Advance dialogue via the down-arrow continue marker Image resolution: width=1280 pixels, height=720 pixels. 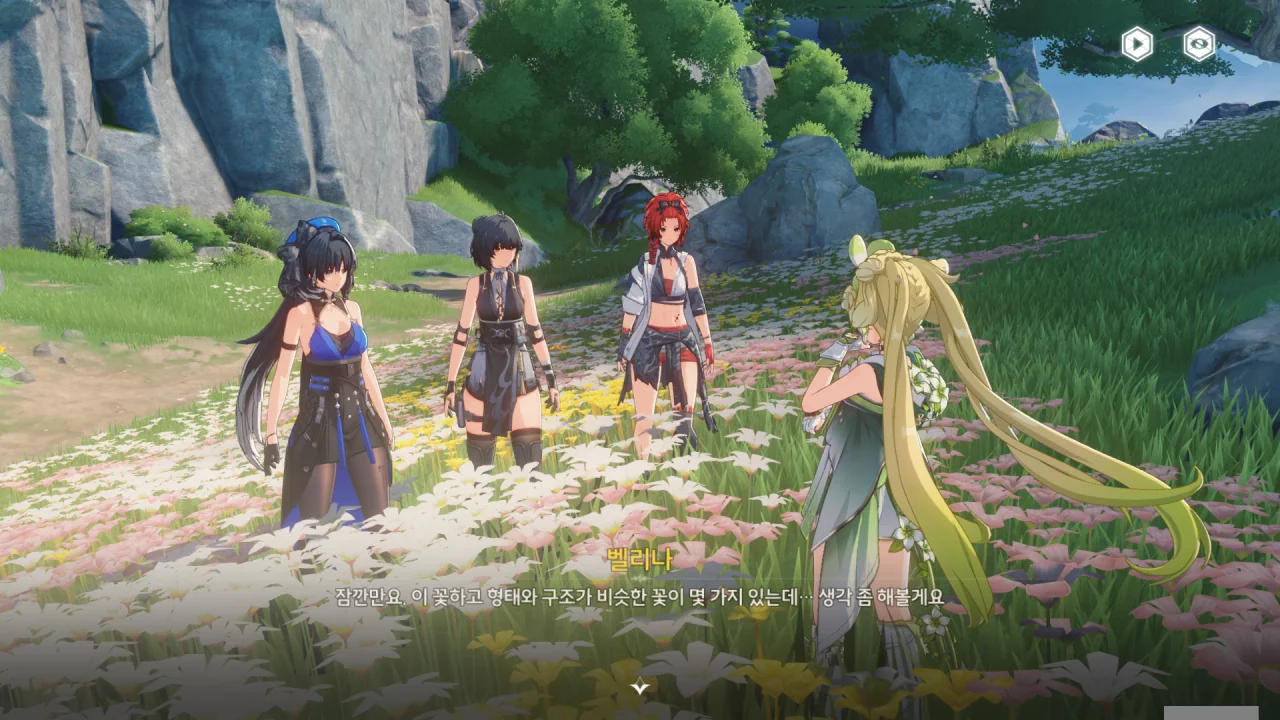(x=640, y=686)
